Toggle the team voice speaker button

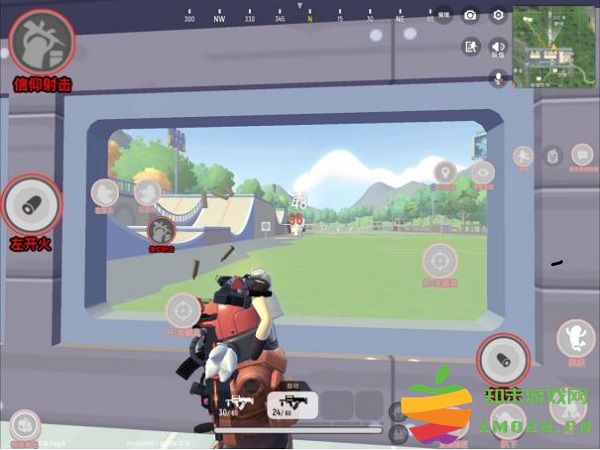point(498,47)
